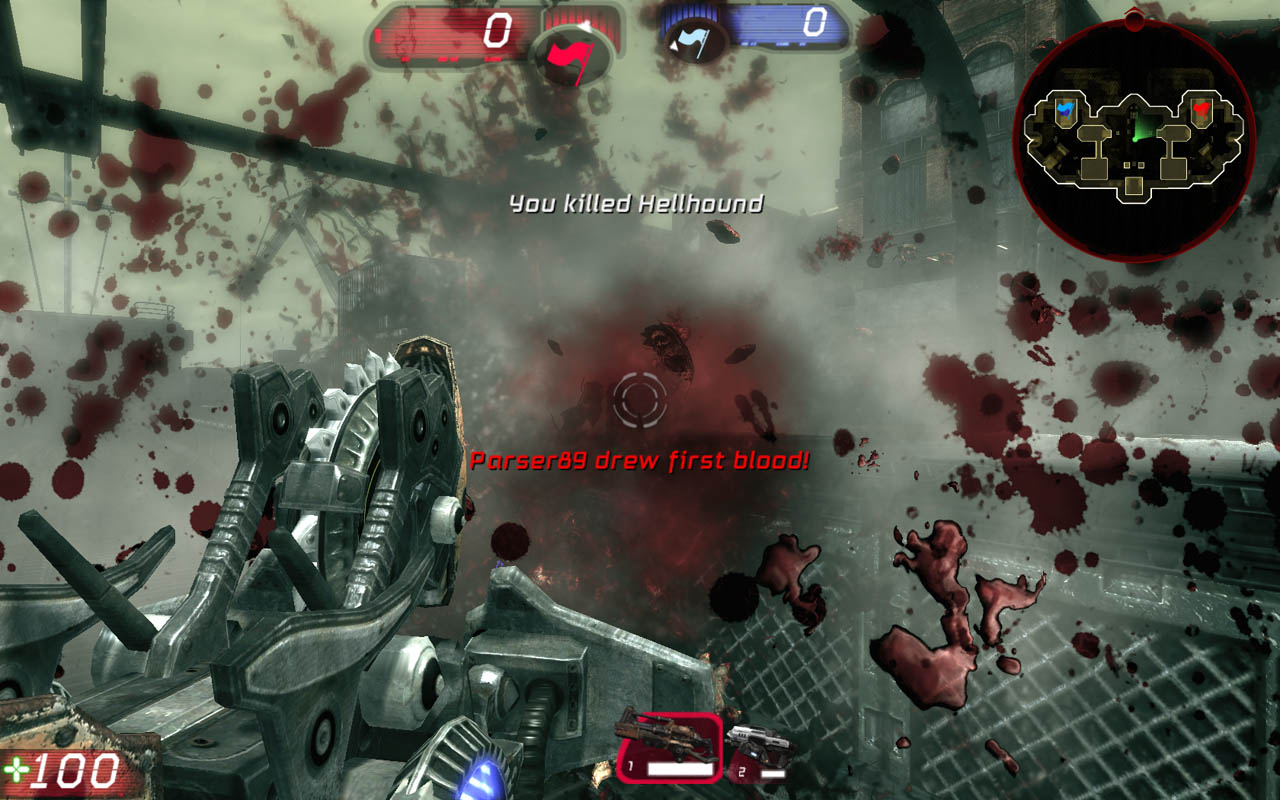Click the blue flag marker on the minimap

(x=1065, y=107)
